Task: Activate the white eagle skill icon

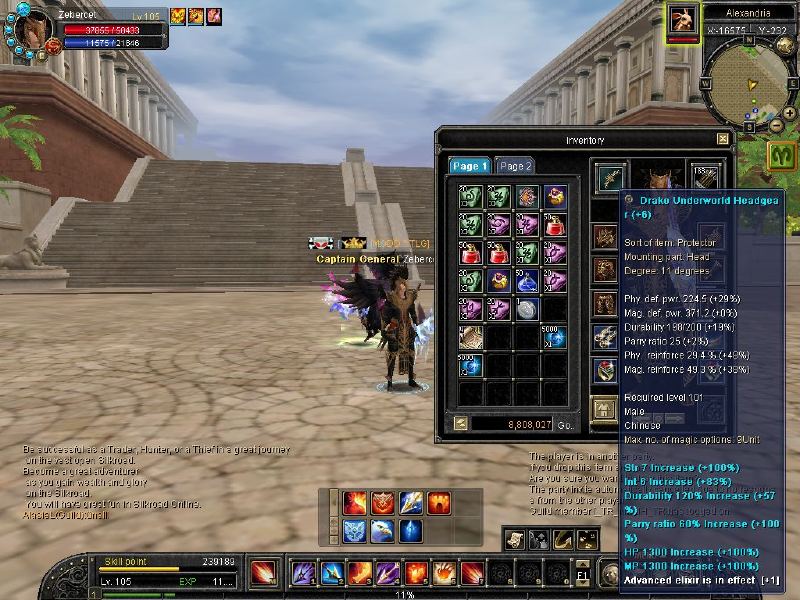Action: [383, 531]
